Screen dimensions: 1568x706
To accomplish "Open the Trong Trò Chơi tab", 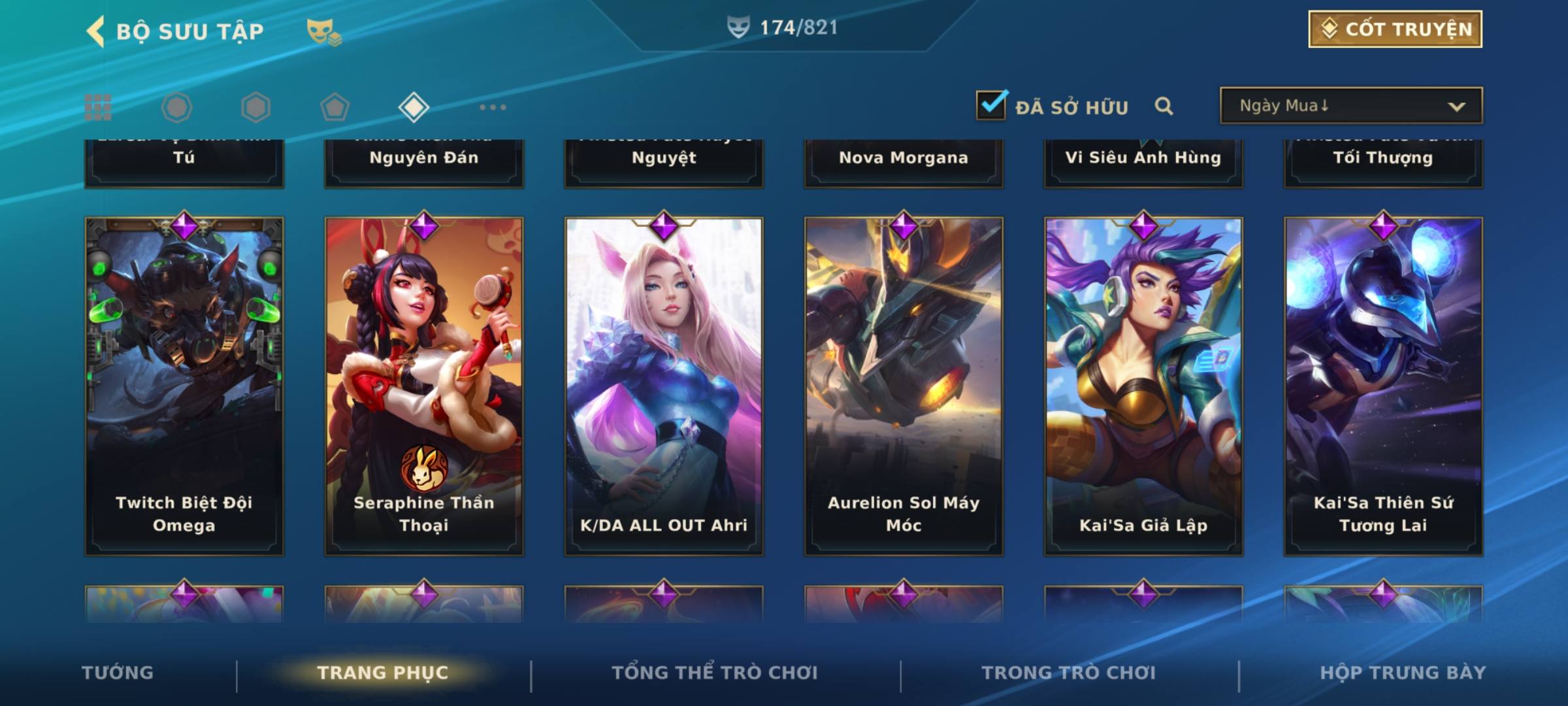I will coord(1069,673).
